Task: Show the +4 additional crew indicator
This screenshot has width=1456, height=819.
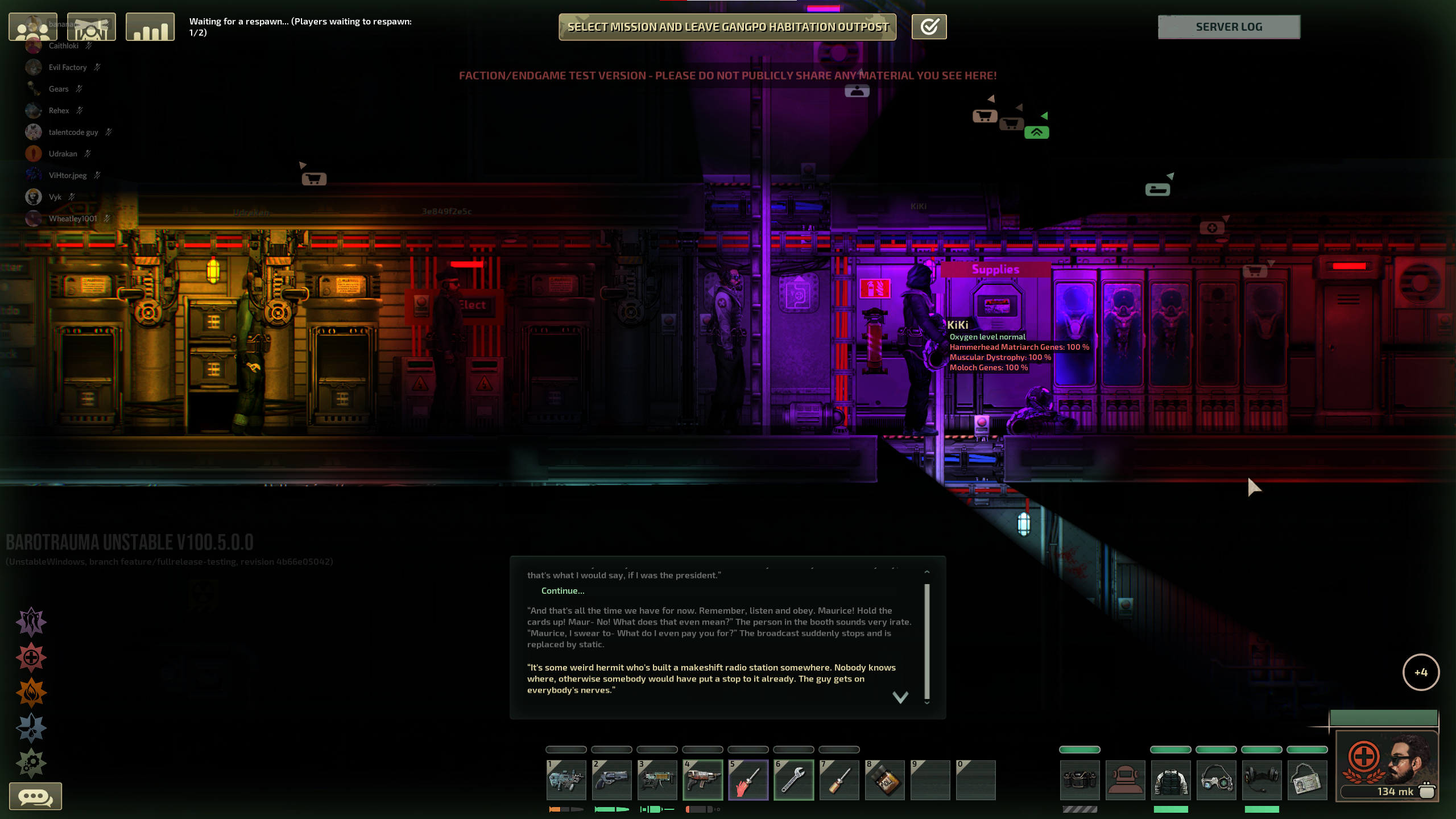Action: tap(1421, 672)
